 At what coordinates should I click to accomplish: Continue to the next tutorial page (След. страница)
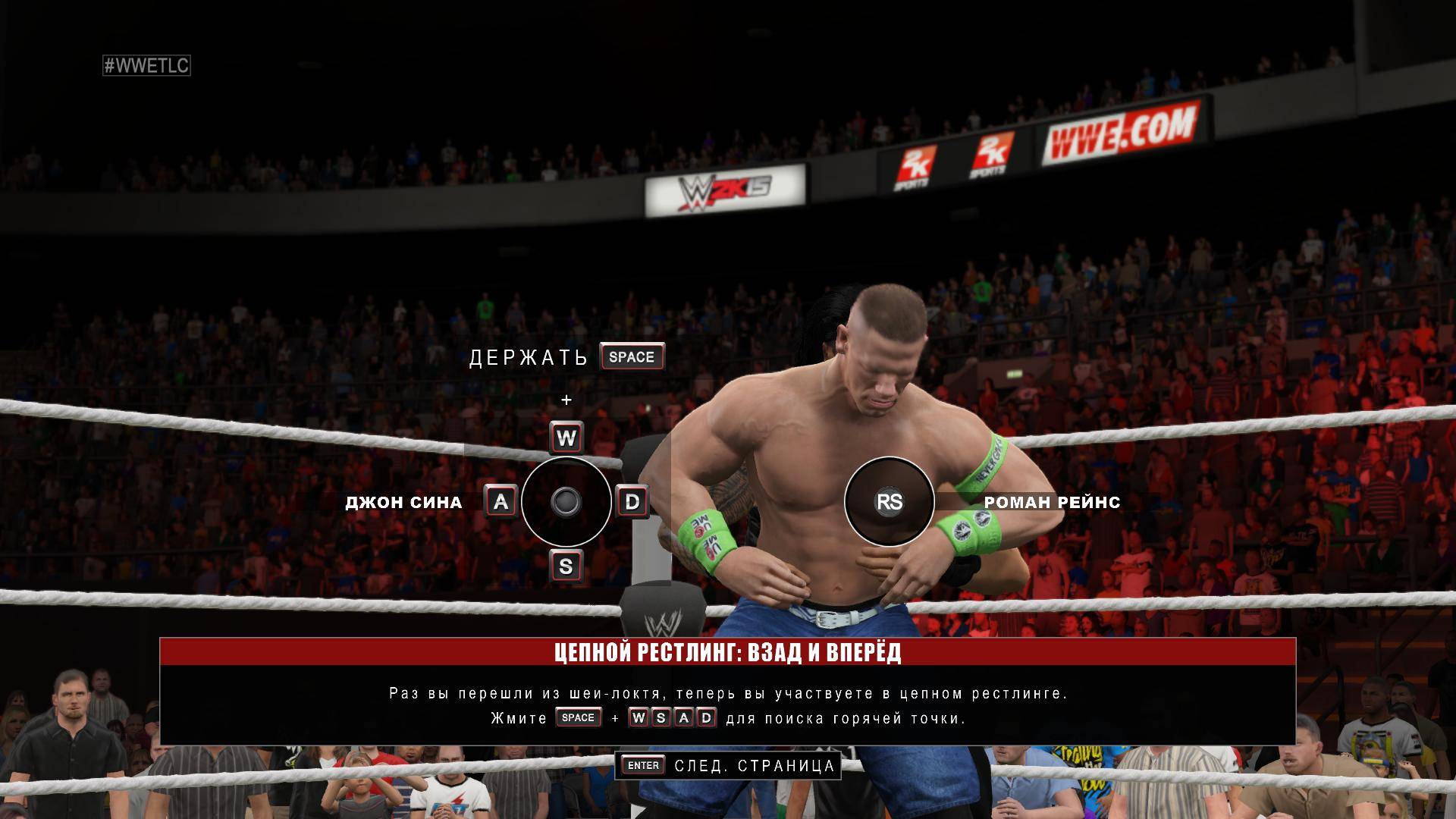pos(728,766)
